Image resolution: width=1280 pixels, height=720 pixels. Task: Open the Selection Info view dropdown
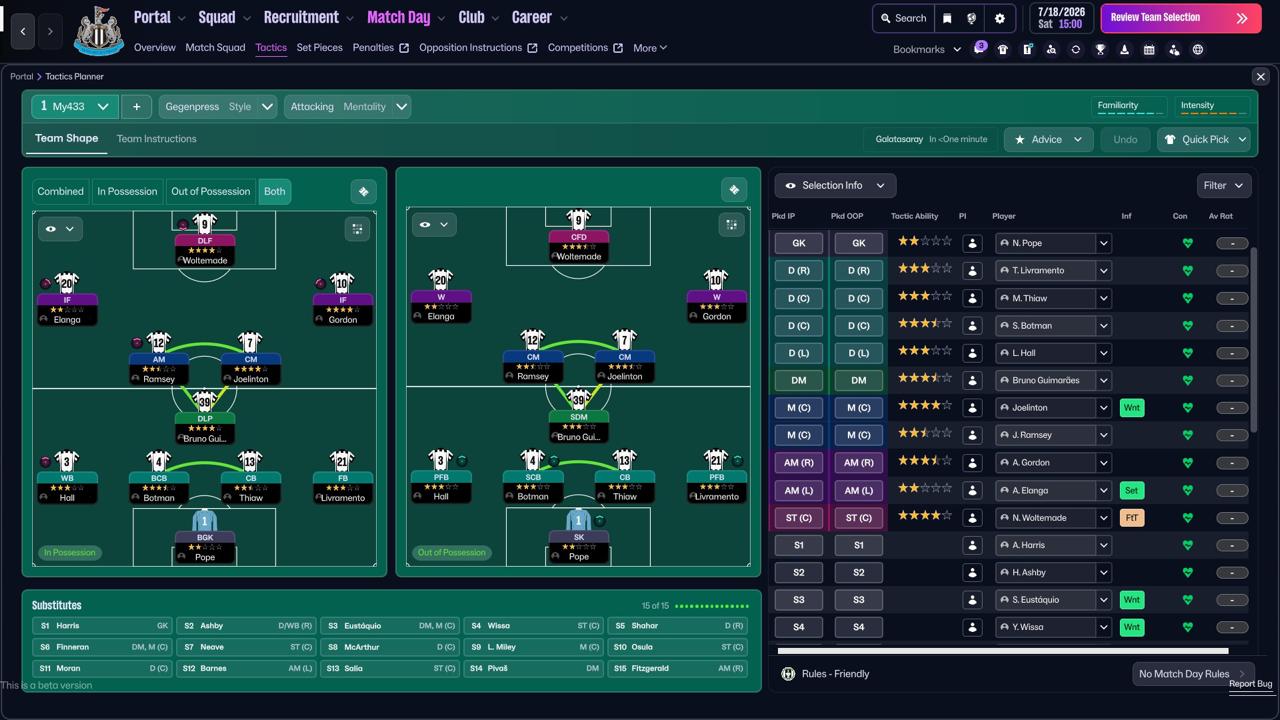(835, 186)
